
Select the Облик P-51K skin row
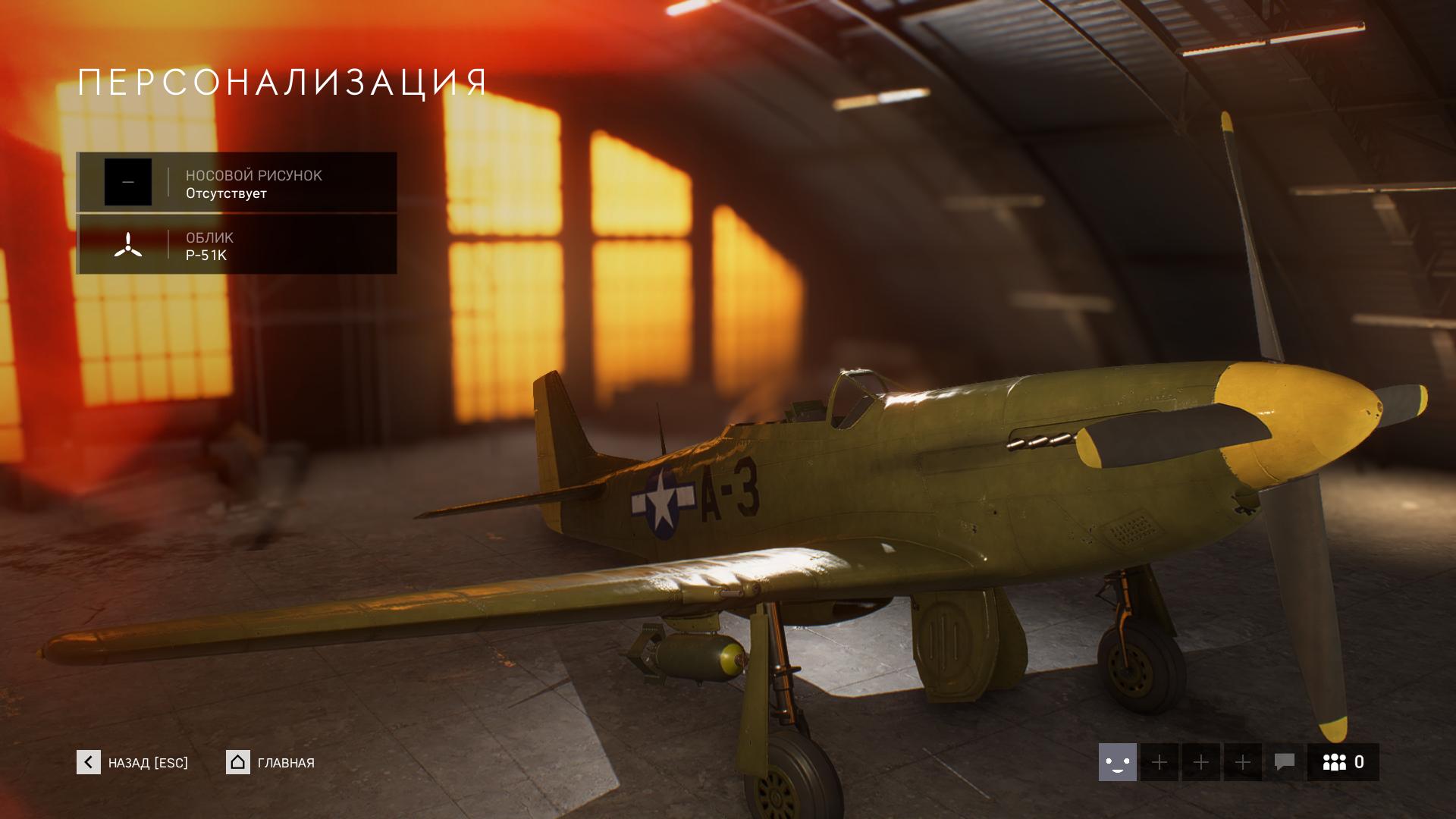coord(237,245)
